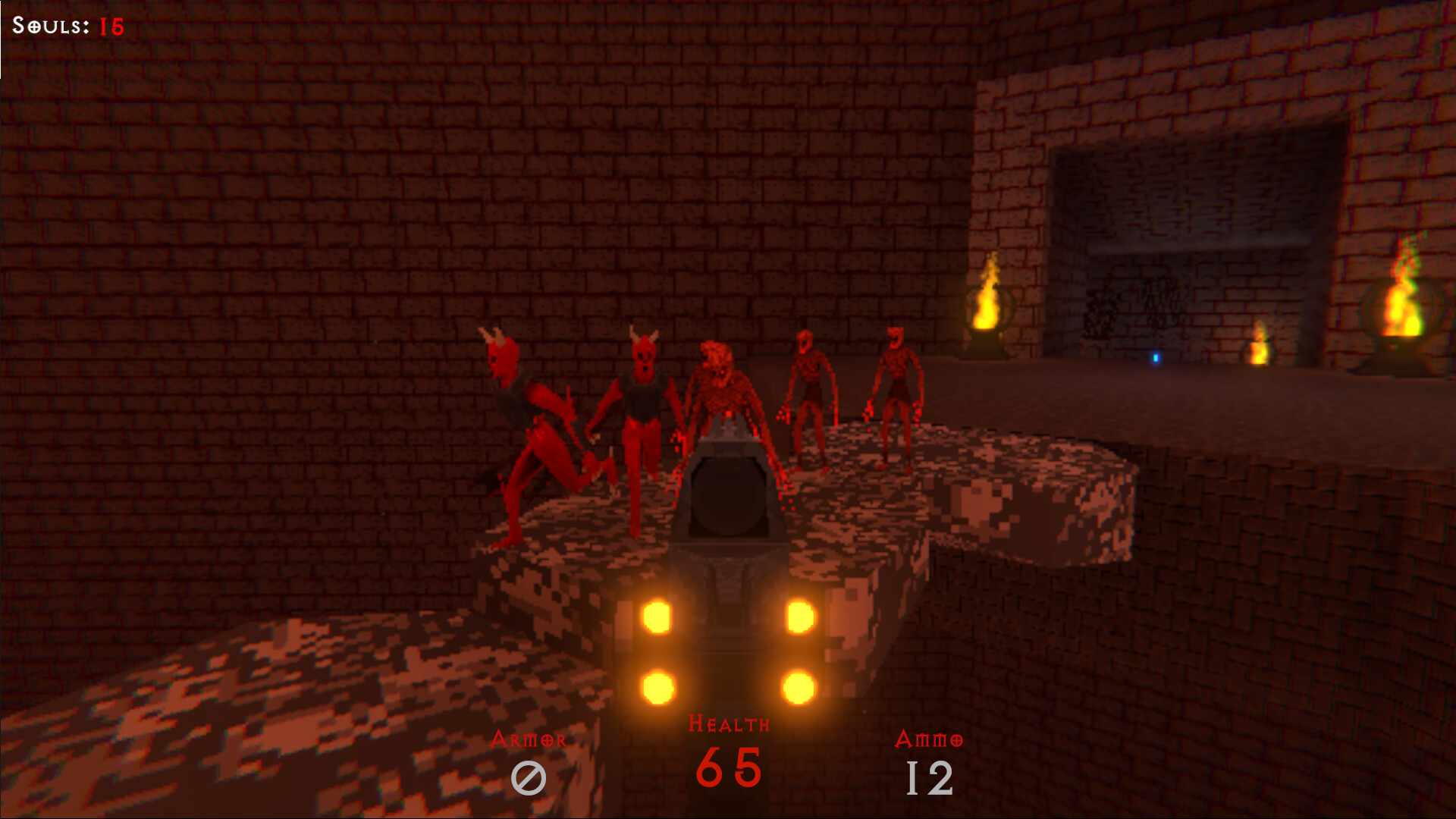Click the Ammo count showing 12

[930, 777]
